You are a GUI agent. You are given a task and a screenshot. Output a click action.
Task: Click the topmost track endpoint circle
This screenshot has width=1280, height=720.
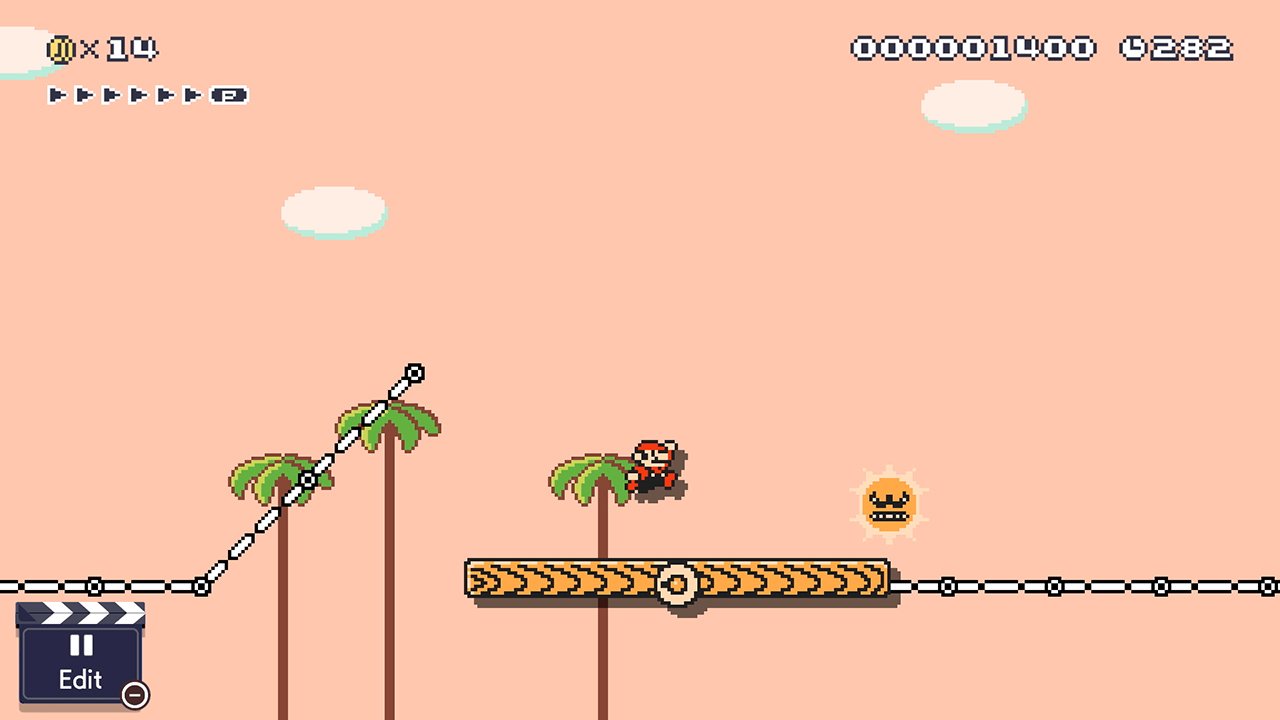click(412, 371)
